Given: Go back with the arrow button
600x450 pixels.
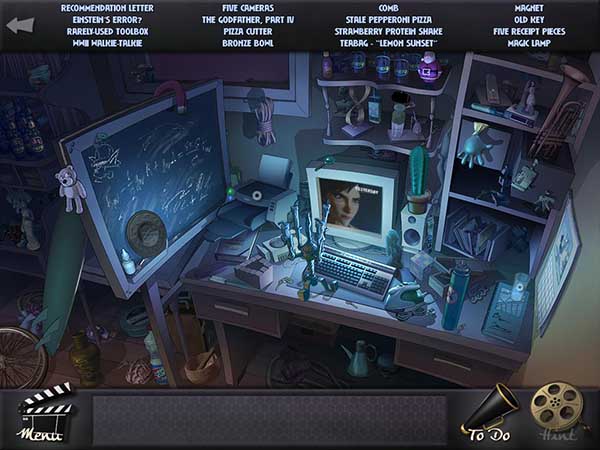Looking at the screenshot, I should tap(20, 24).
